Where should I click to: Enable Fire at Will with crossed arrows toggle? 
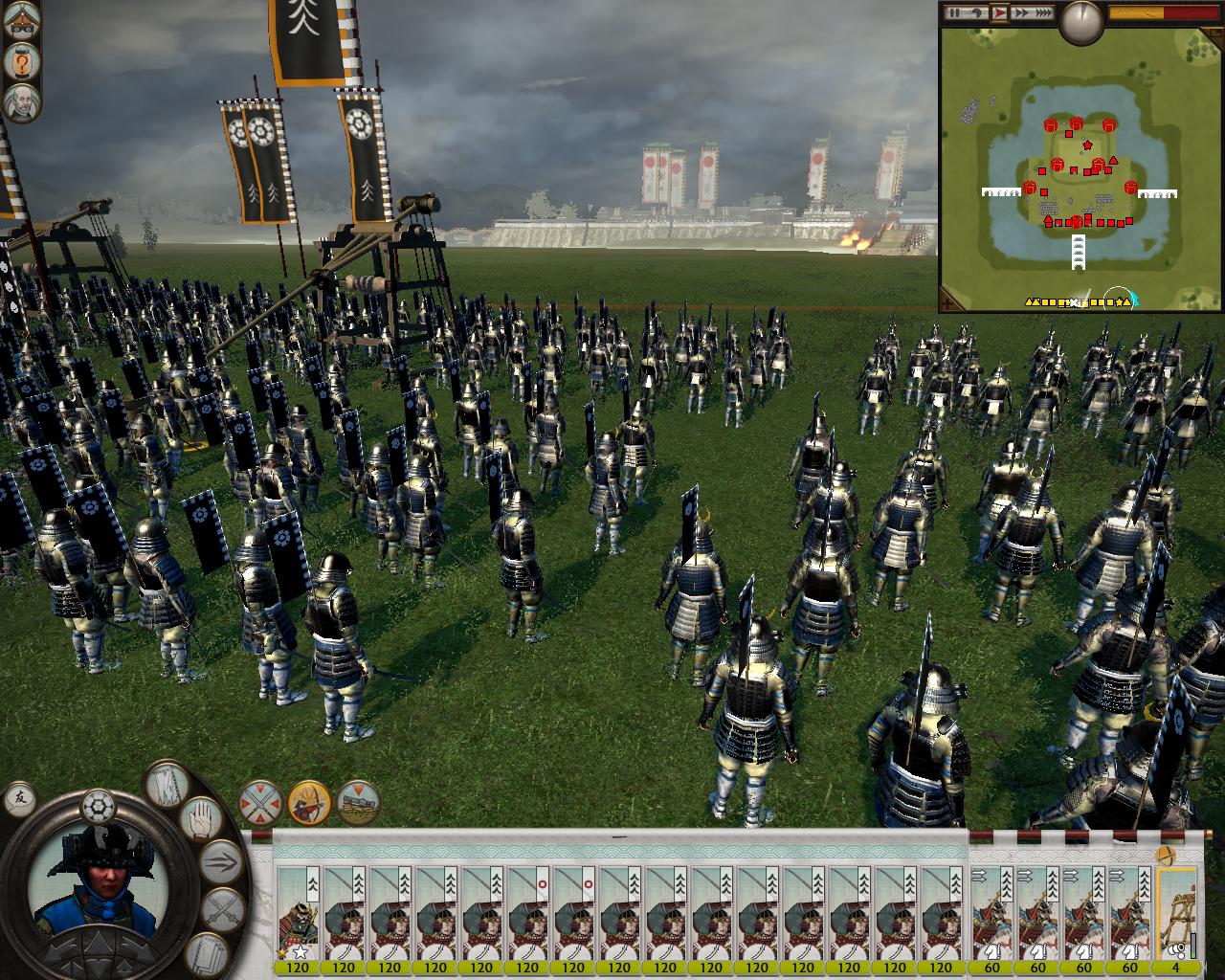(258, 804)
